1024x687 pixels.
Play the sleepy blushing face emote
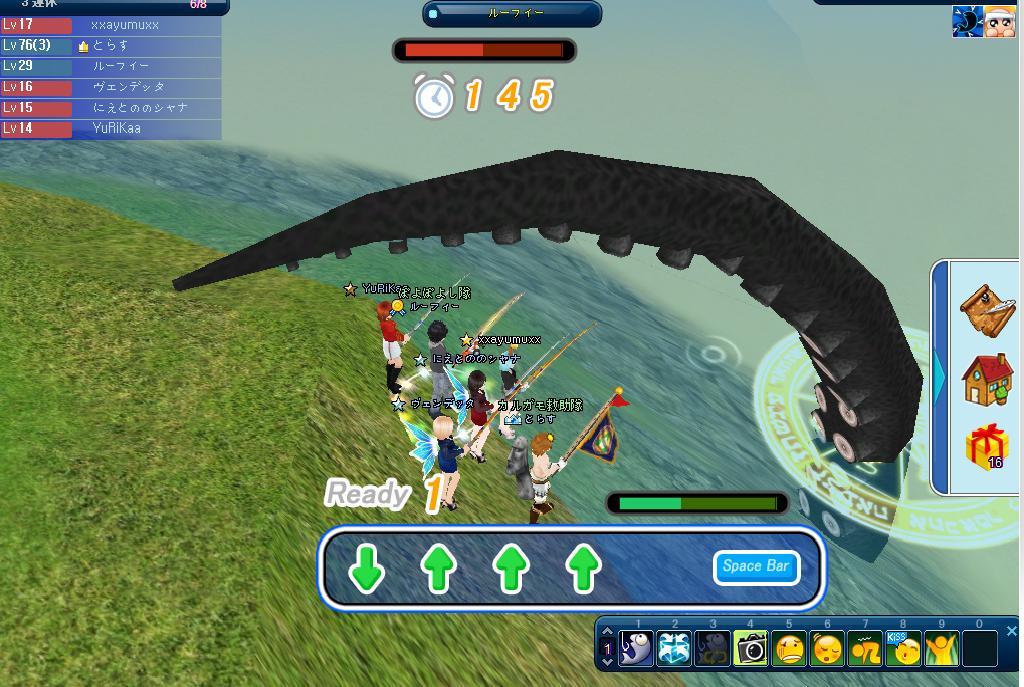click(827, 649)
